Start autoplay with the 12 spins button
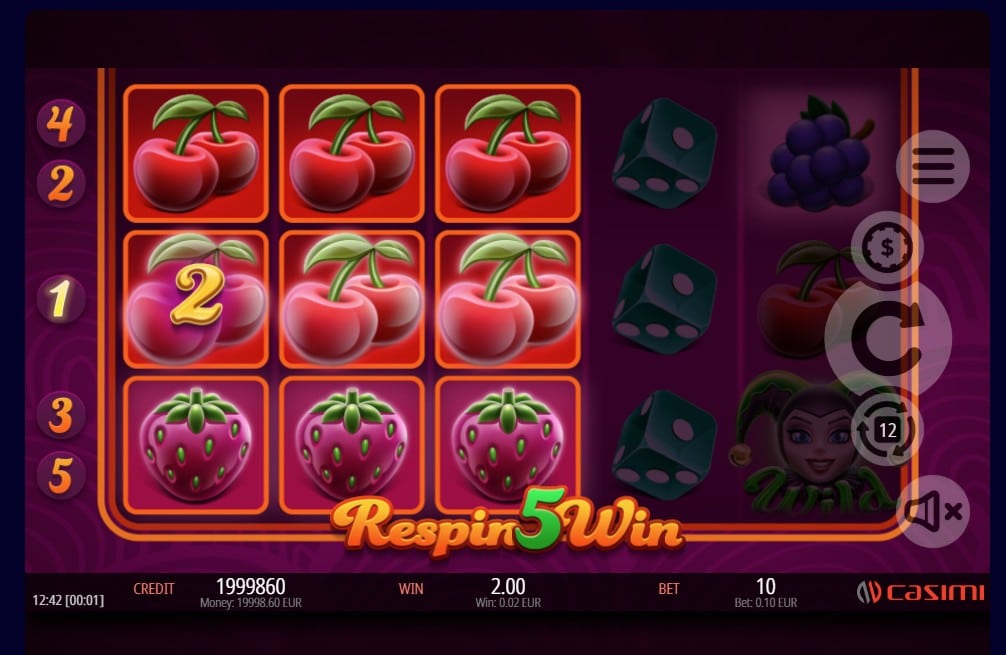 (x=886, y=430)
